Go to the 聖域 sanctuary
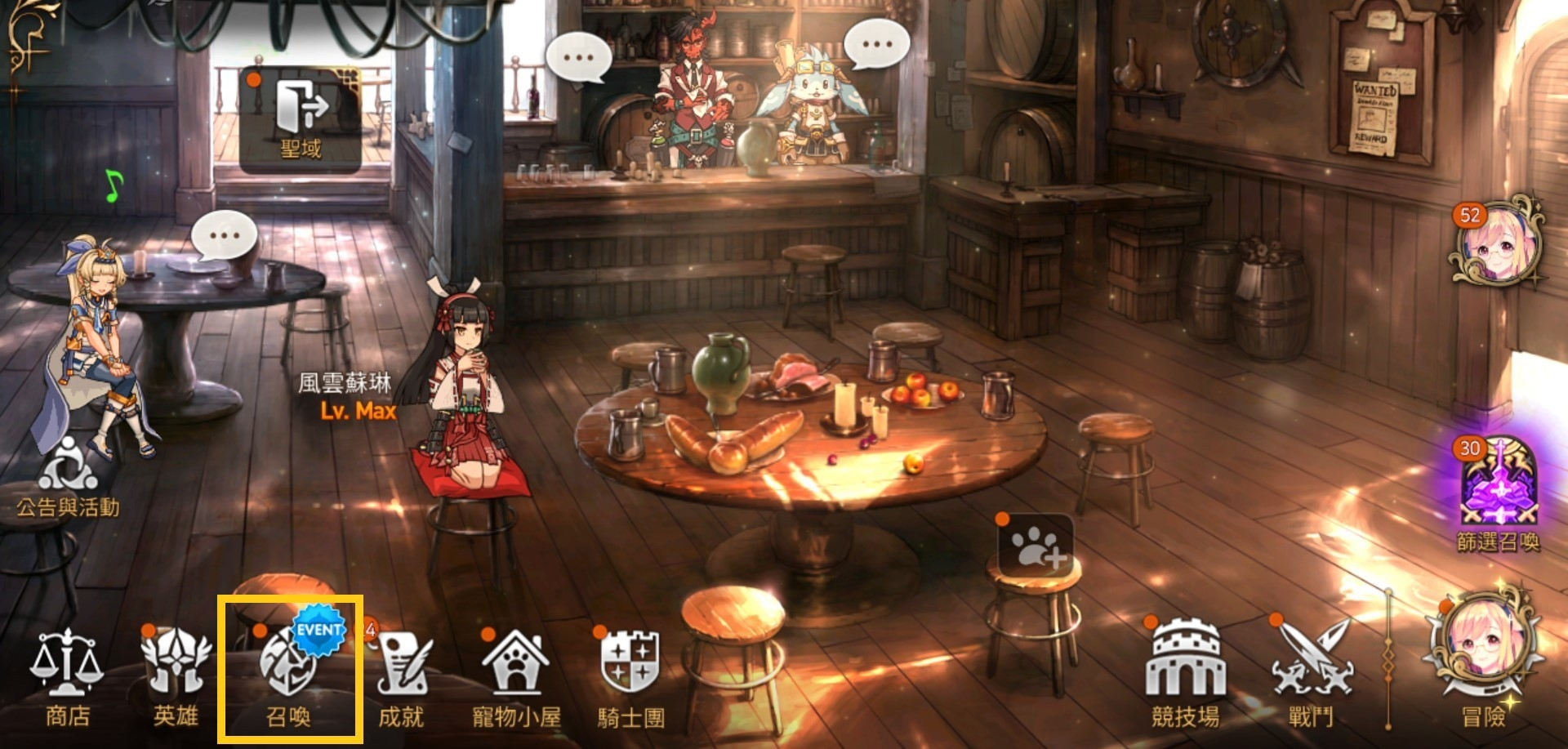This screenshot has width=1568, height=749. (301, 118)
